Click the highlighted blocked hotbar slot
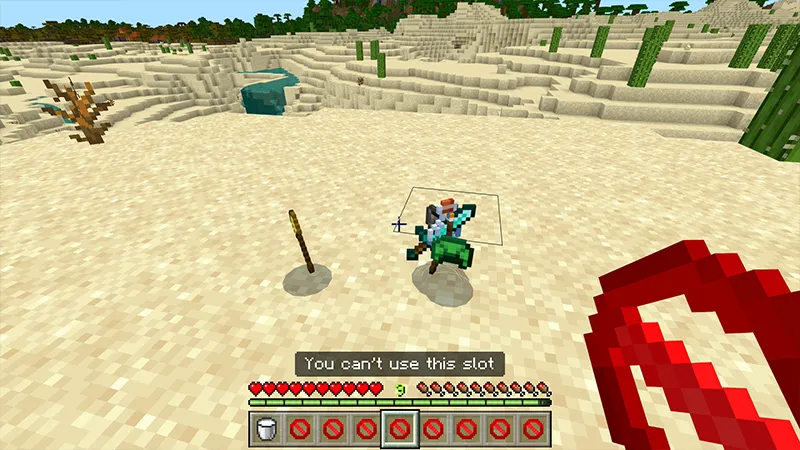The width and height of the screenshot is (800, 450). pyautogui.click(x=400, y=431)
